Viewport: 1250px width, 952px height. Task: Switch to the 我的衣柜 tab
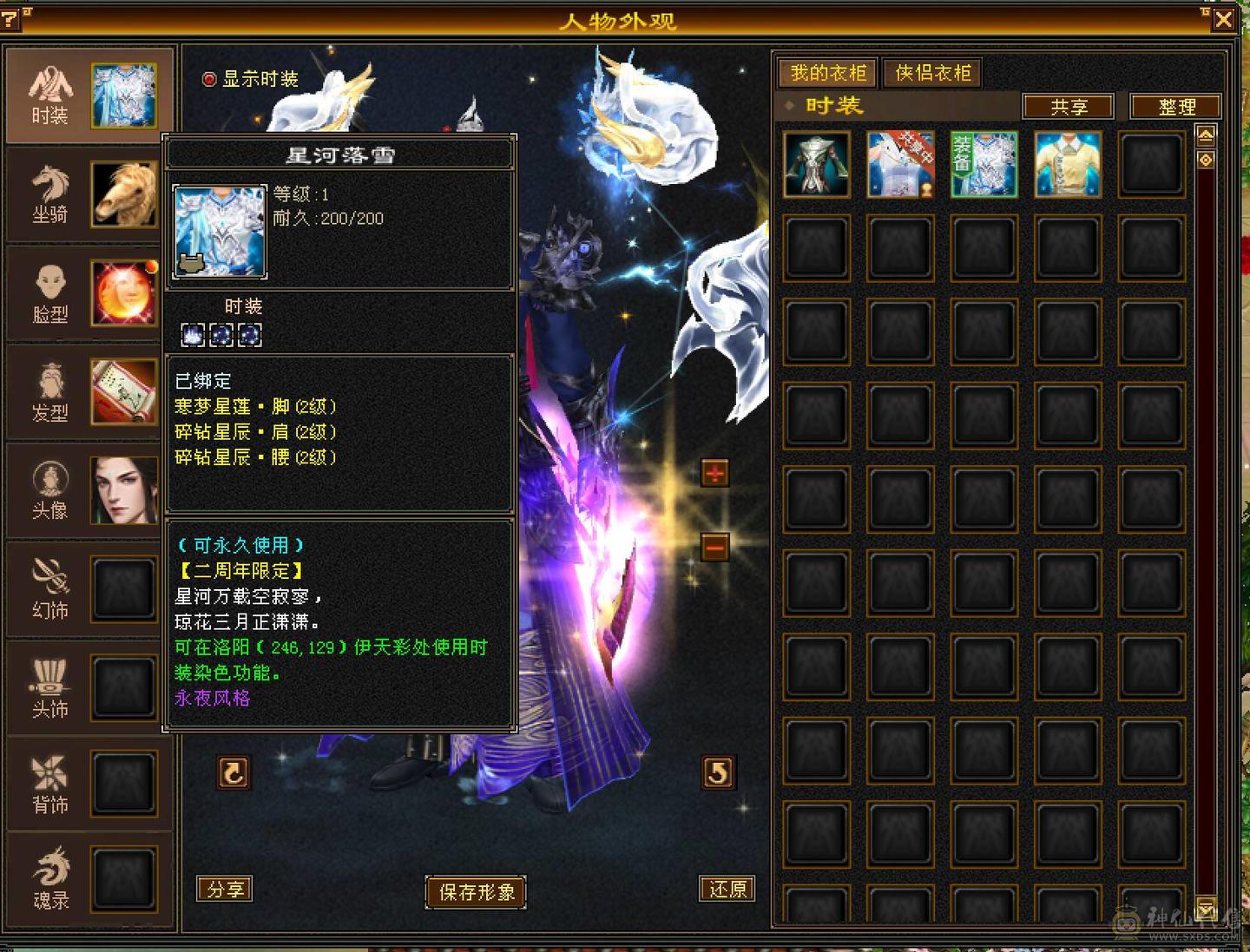(x=827, y=73)
